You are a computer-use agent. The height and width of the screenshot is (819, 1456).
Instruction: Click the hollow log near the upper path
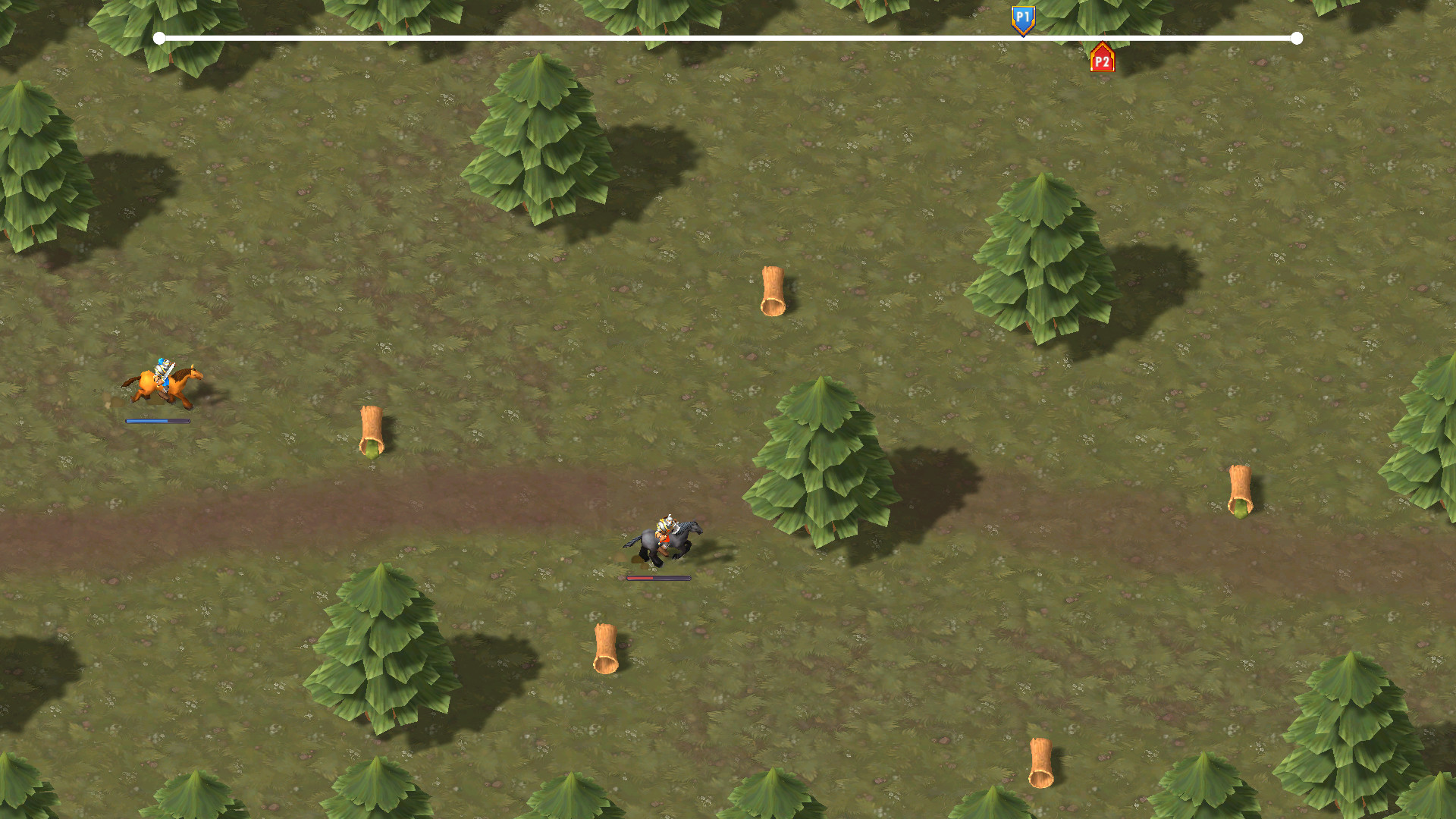pyautogui.click(x=773, y=290)
